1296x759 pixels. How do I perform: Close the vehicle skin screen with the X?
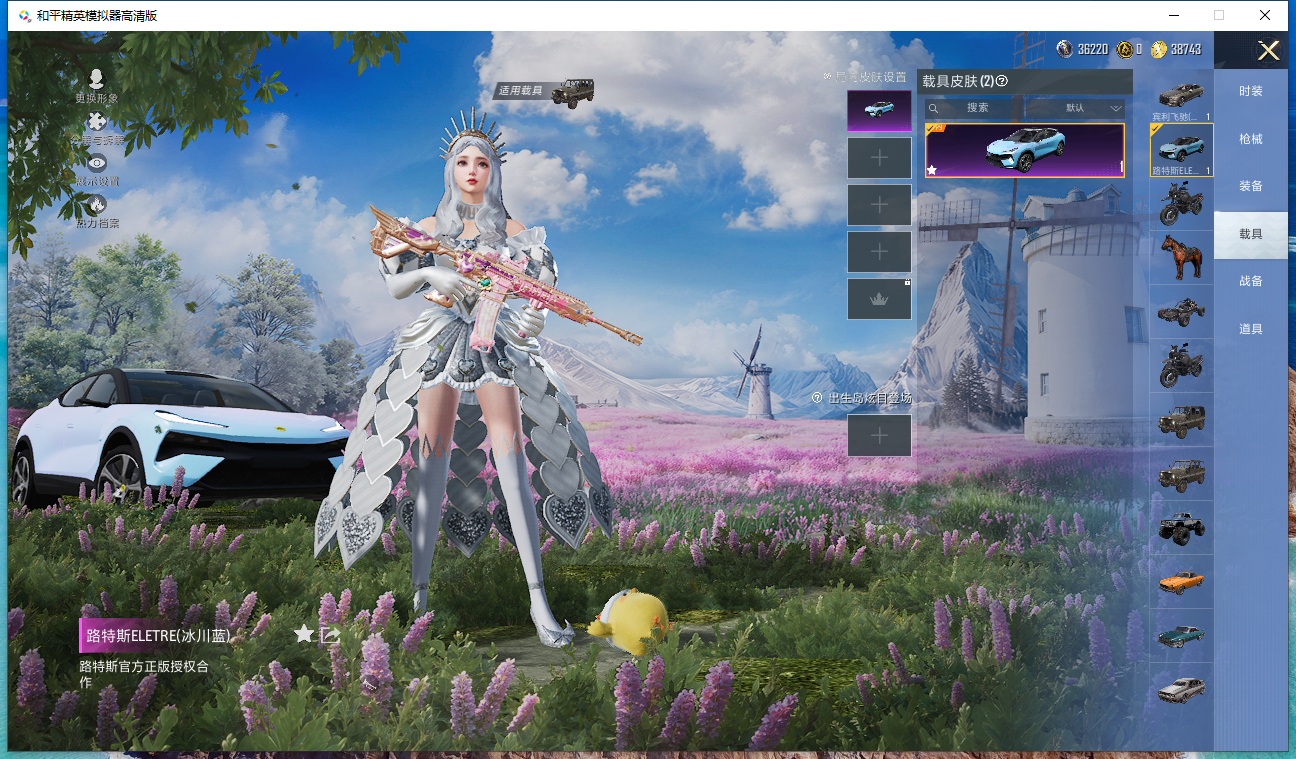tap(1268, 51)
